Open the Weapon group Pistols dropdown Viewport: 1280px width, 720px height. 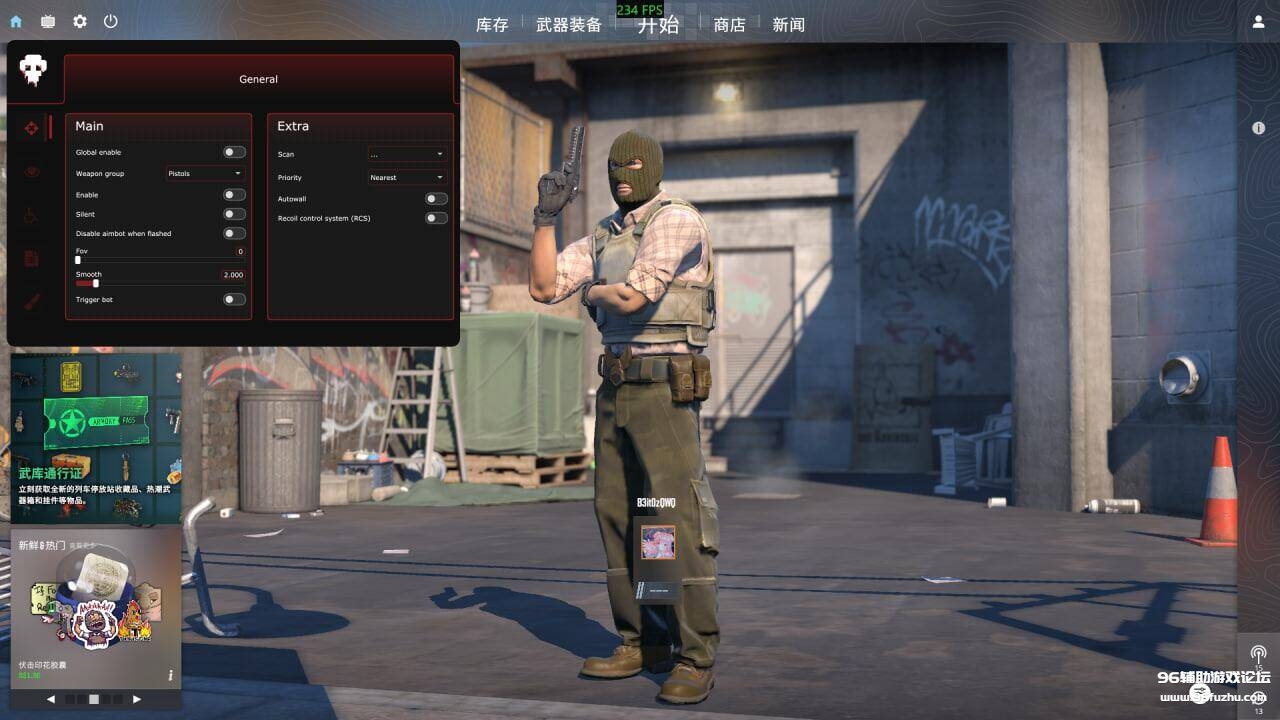205,174
